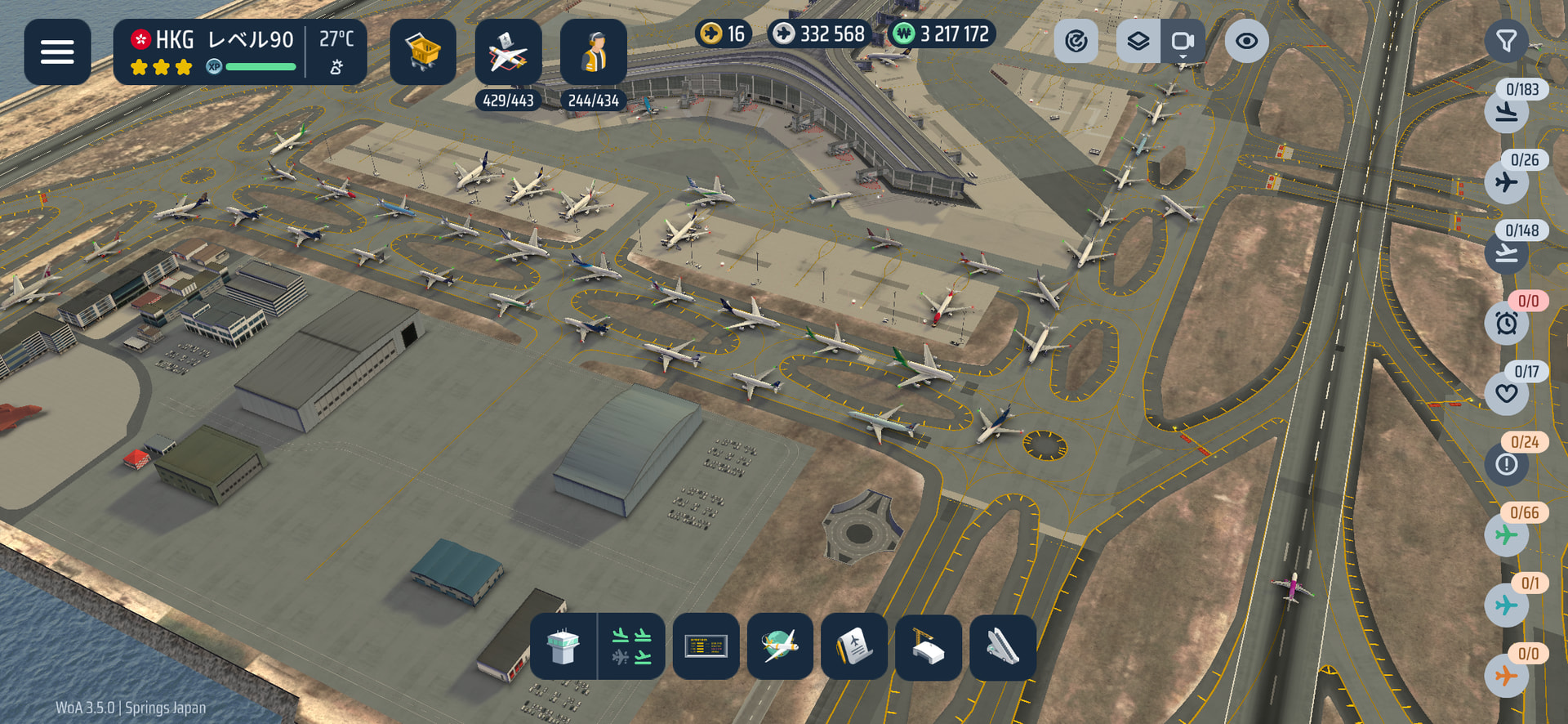Select the video camera view mode
Image resolution: width=1568 pixels, height=724 pixels.
(x=1183, y=41)
